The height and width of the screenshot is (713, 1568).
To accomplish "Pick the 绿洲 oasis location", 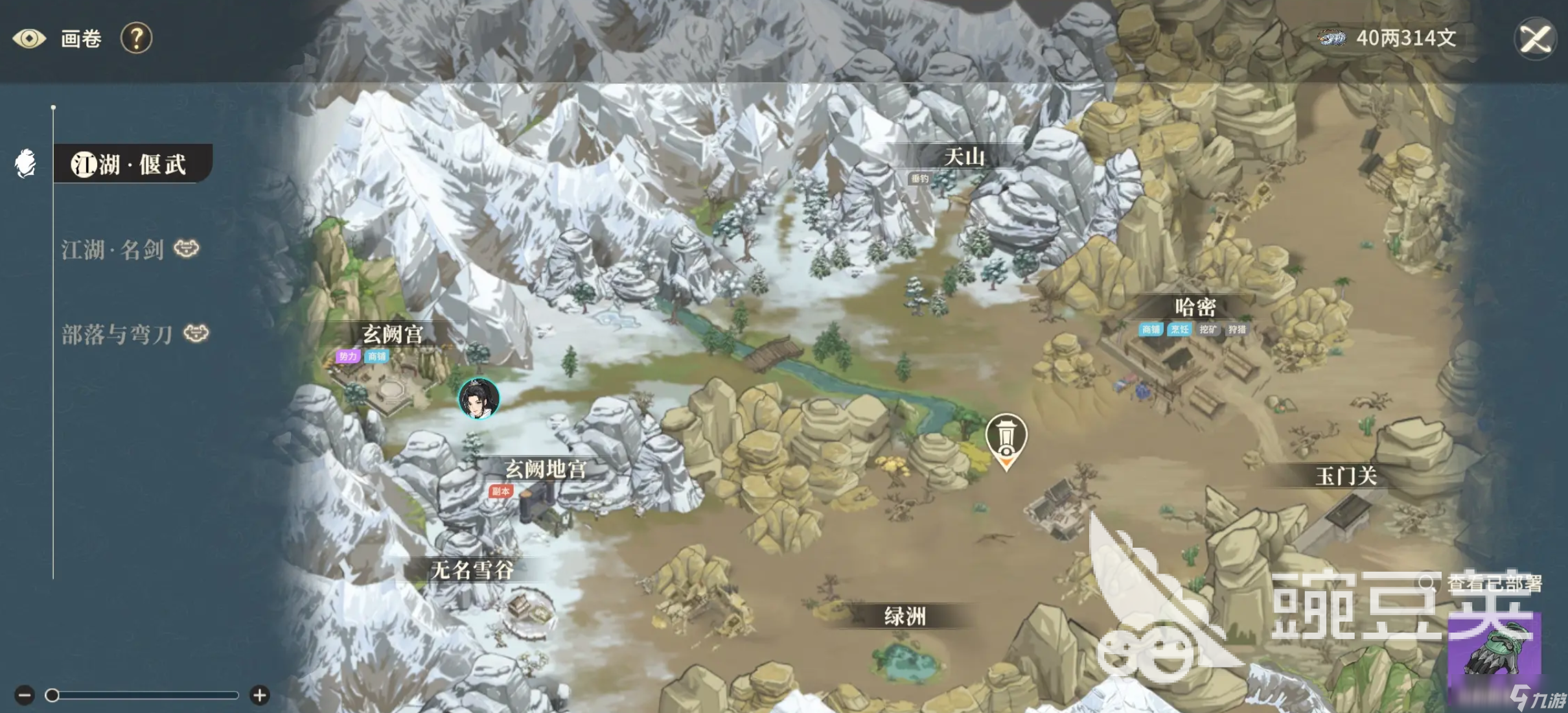I will click(x=905, y=616).
